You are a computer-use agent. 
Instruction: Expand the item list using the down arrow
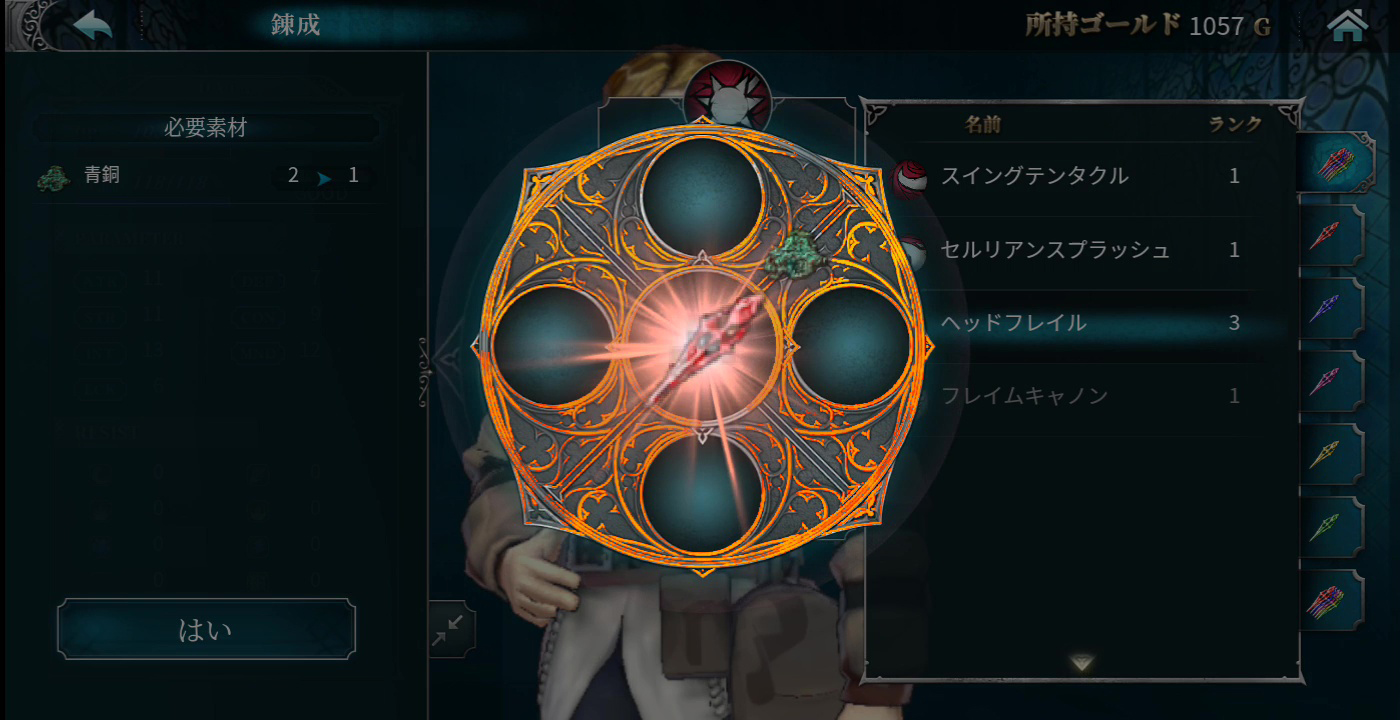(x=1080, y=663)
